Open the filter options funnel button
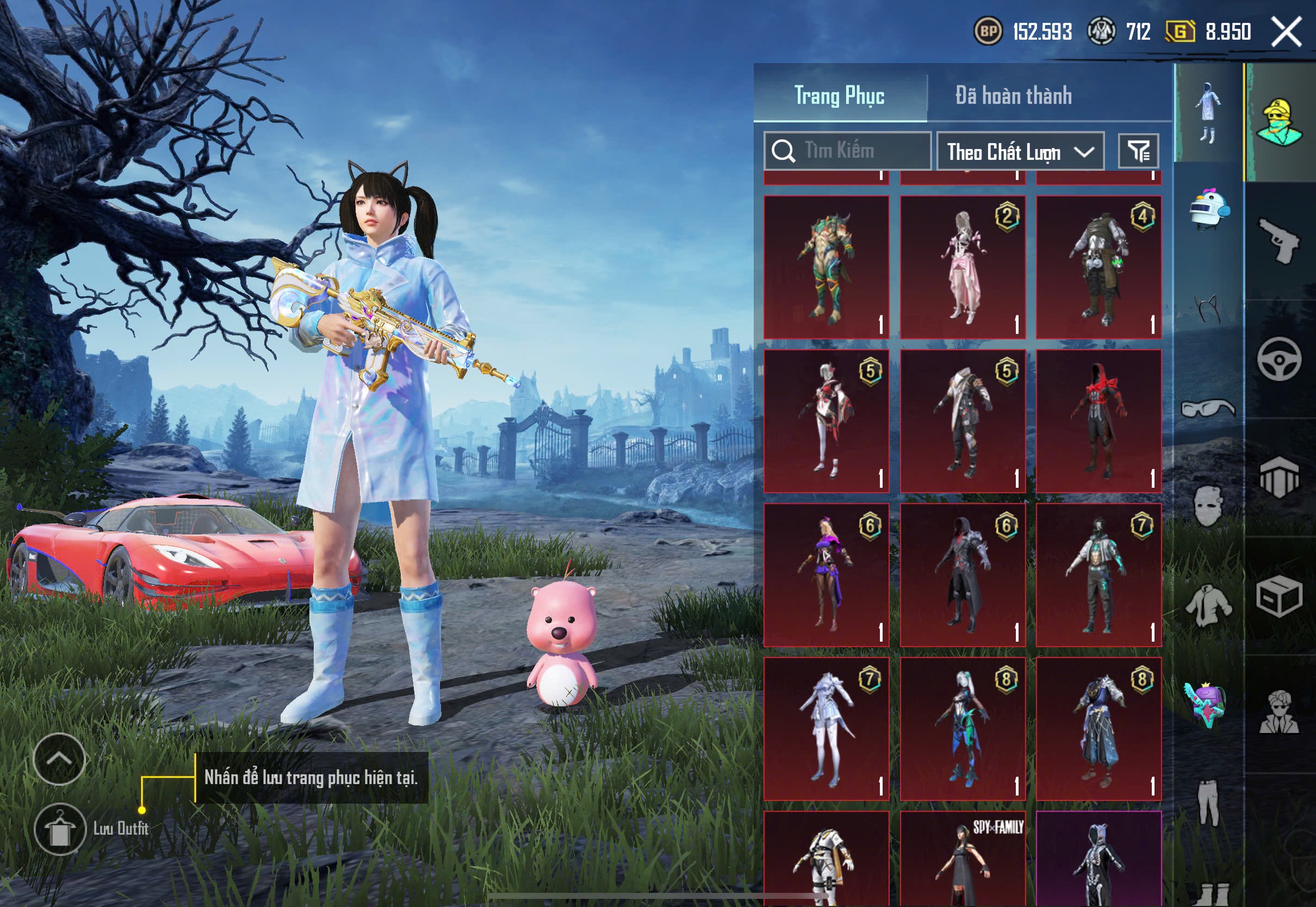 [1138, 151]
